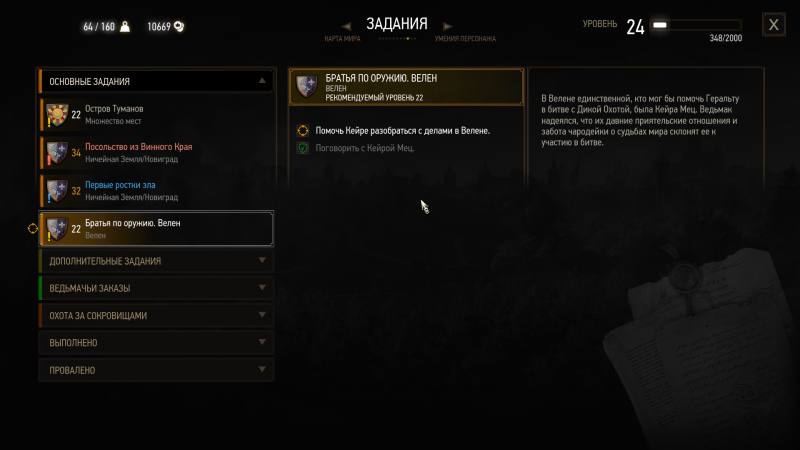Select objective Помочь Кейре разобраться с делами
This screenshot has width=800, height=450.
[x=402, y=130]
